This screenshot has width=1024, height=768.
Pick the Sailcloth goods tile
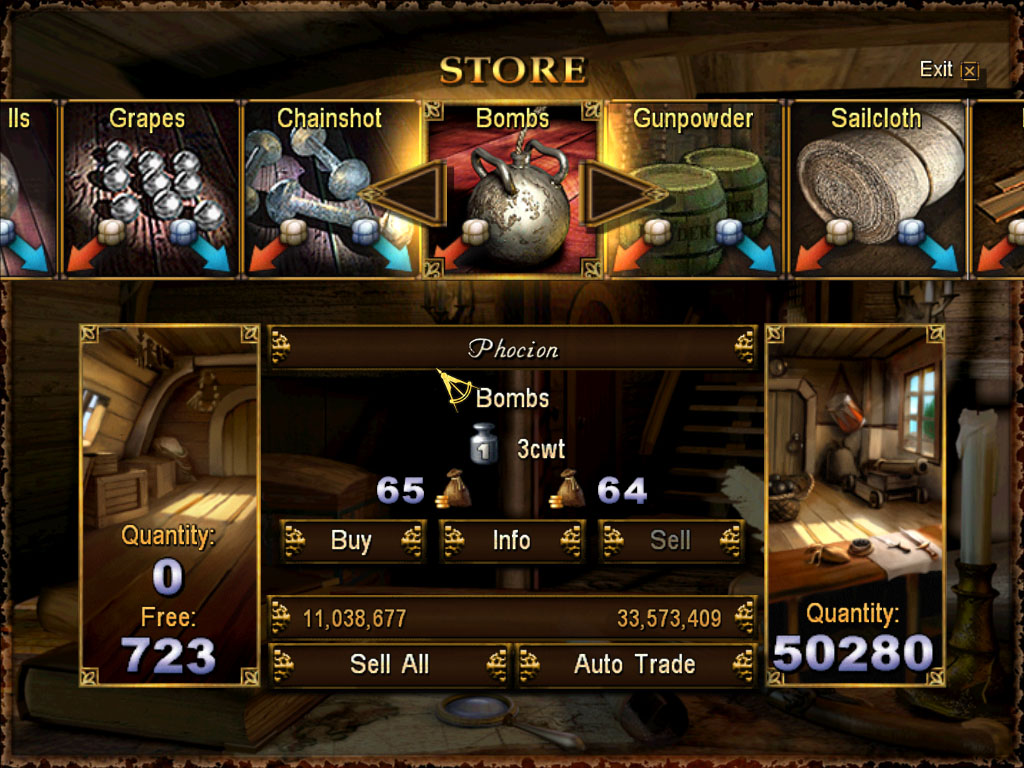tap(878, 190)
